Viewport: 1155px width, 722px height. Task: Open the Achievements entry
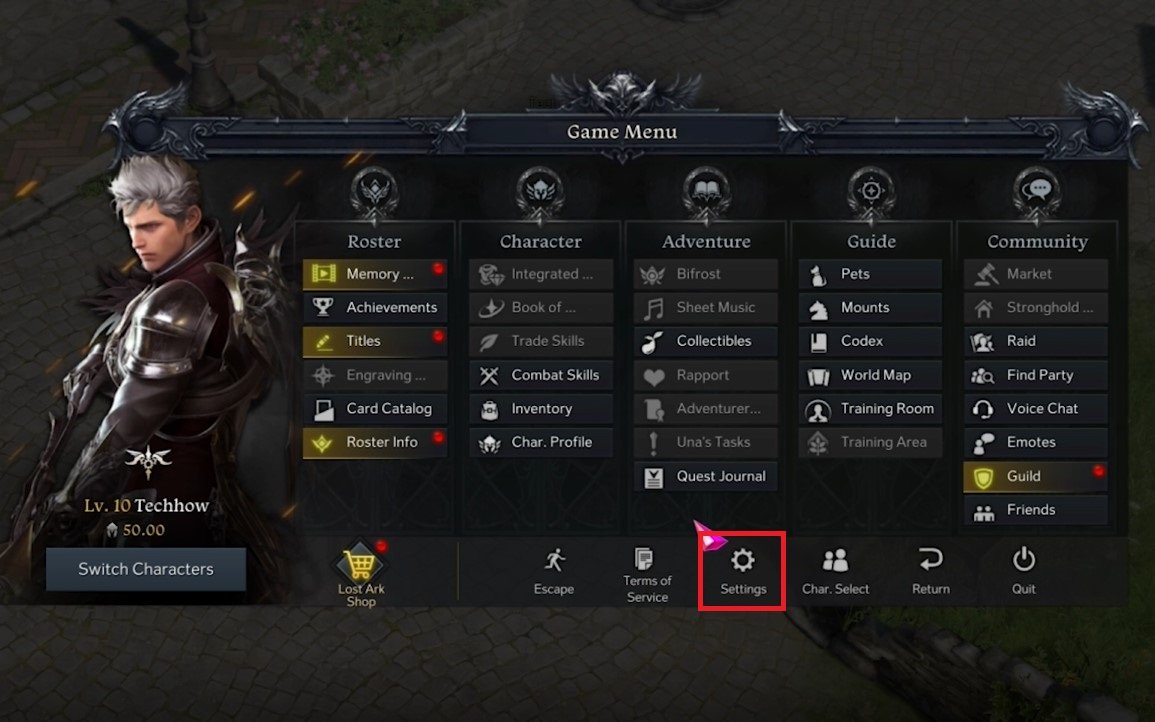(x=375, y=307)
